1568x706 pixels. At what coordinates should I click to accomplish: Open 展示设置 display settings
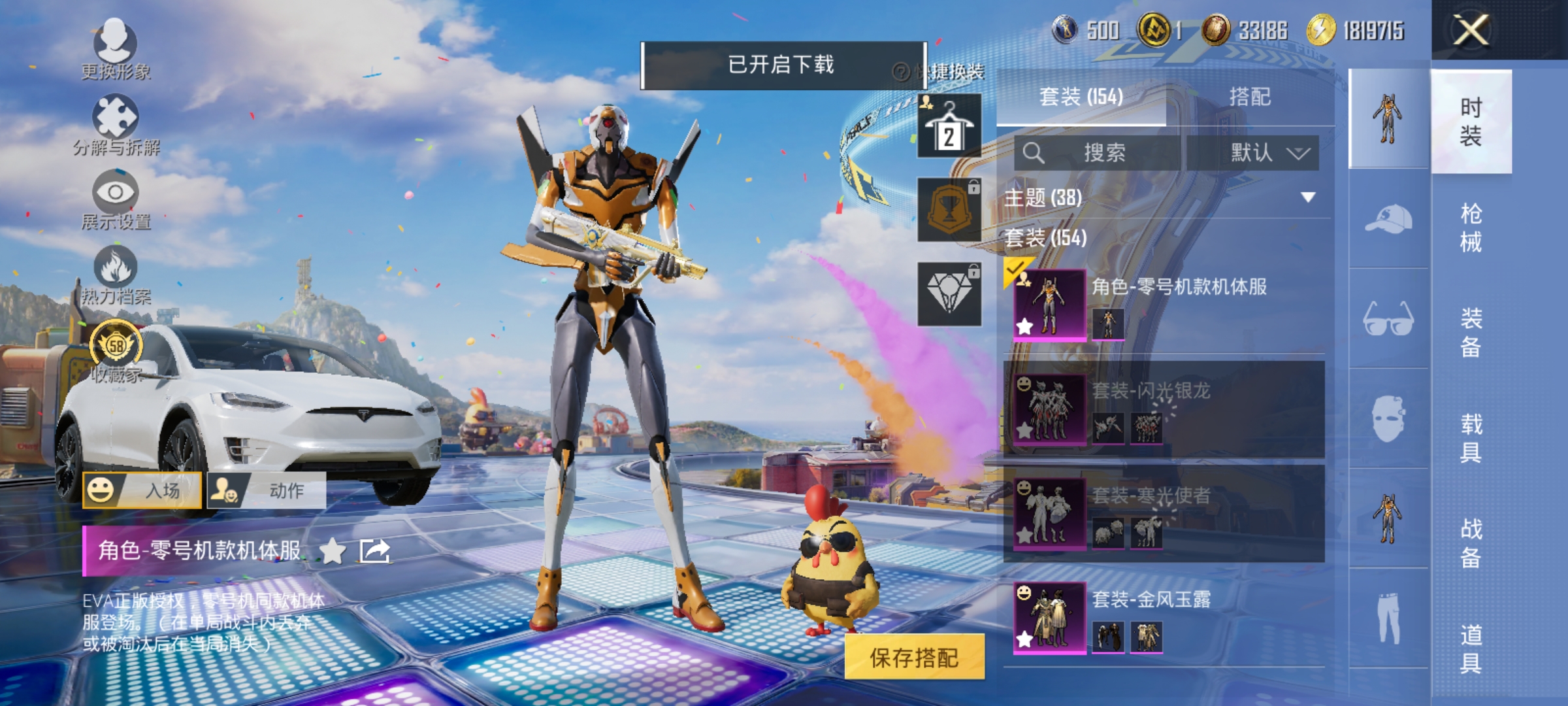[116, 192]
